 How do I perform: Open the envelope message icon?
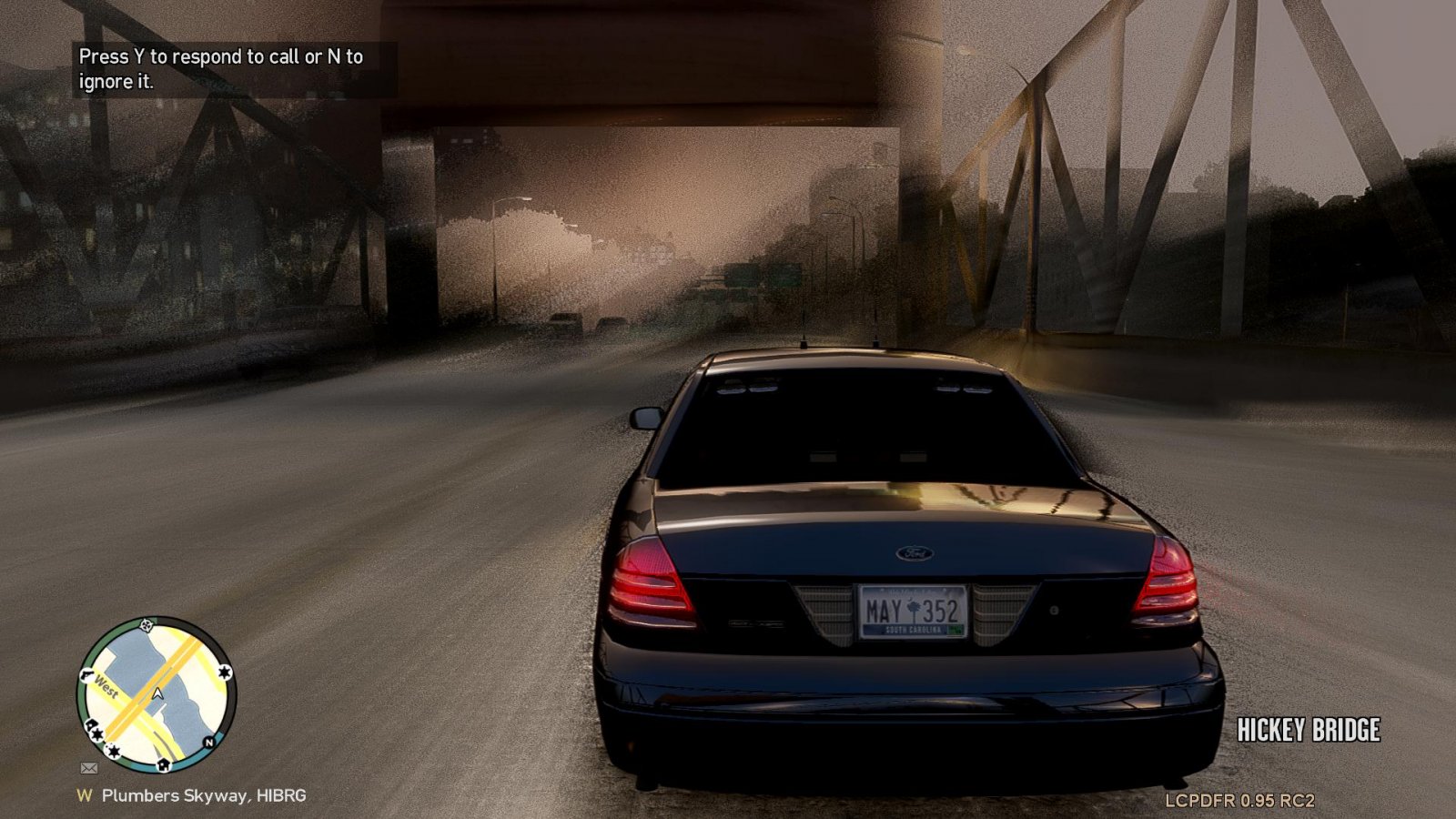(89, 768)
